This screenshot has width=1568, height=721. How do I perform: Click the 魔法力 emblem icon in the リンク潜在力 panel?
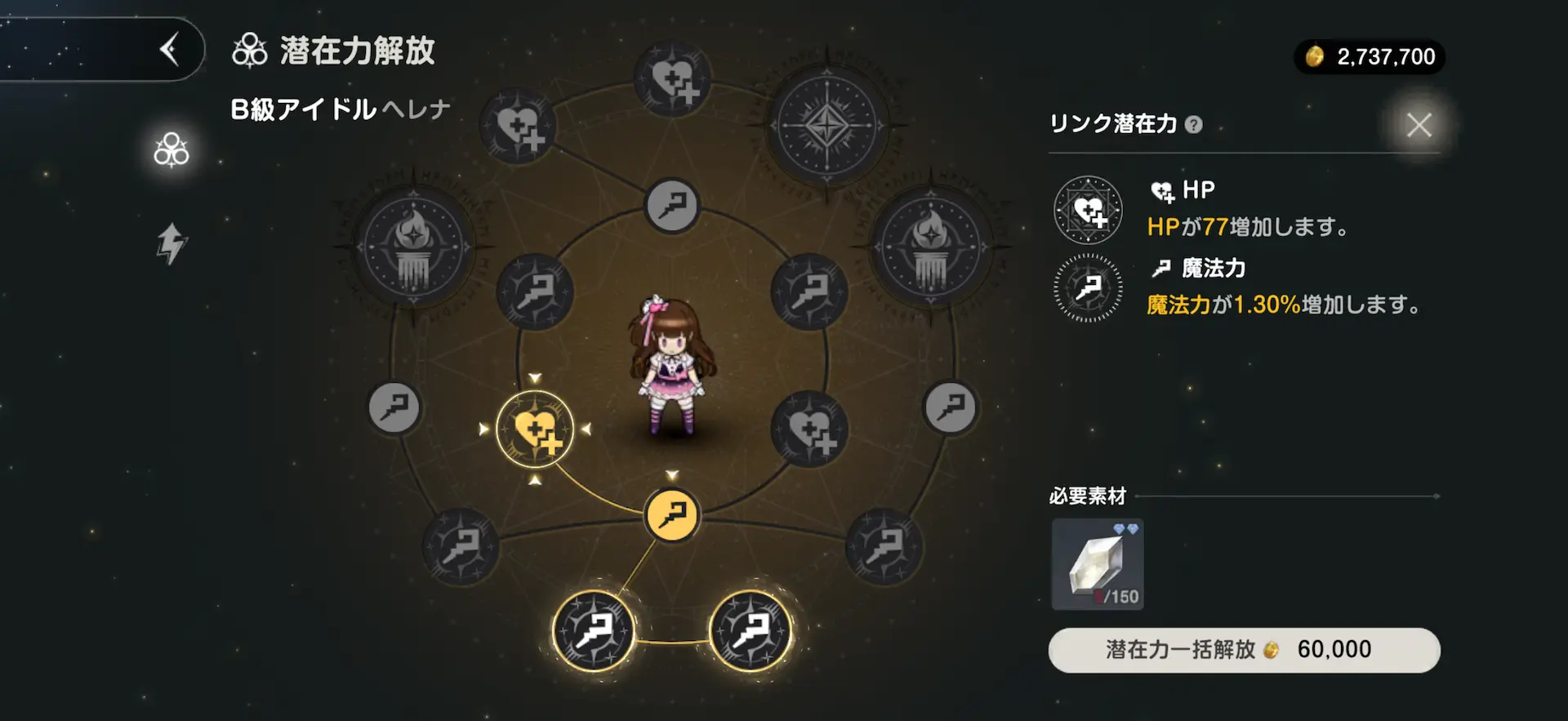(1087, 290)
